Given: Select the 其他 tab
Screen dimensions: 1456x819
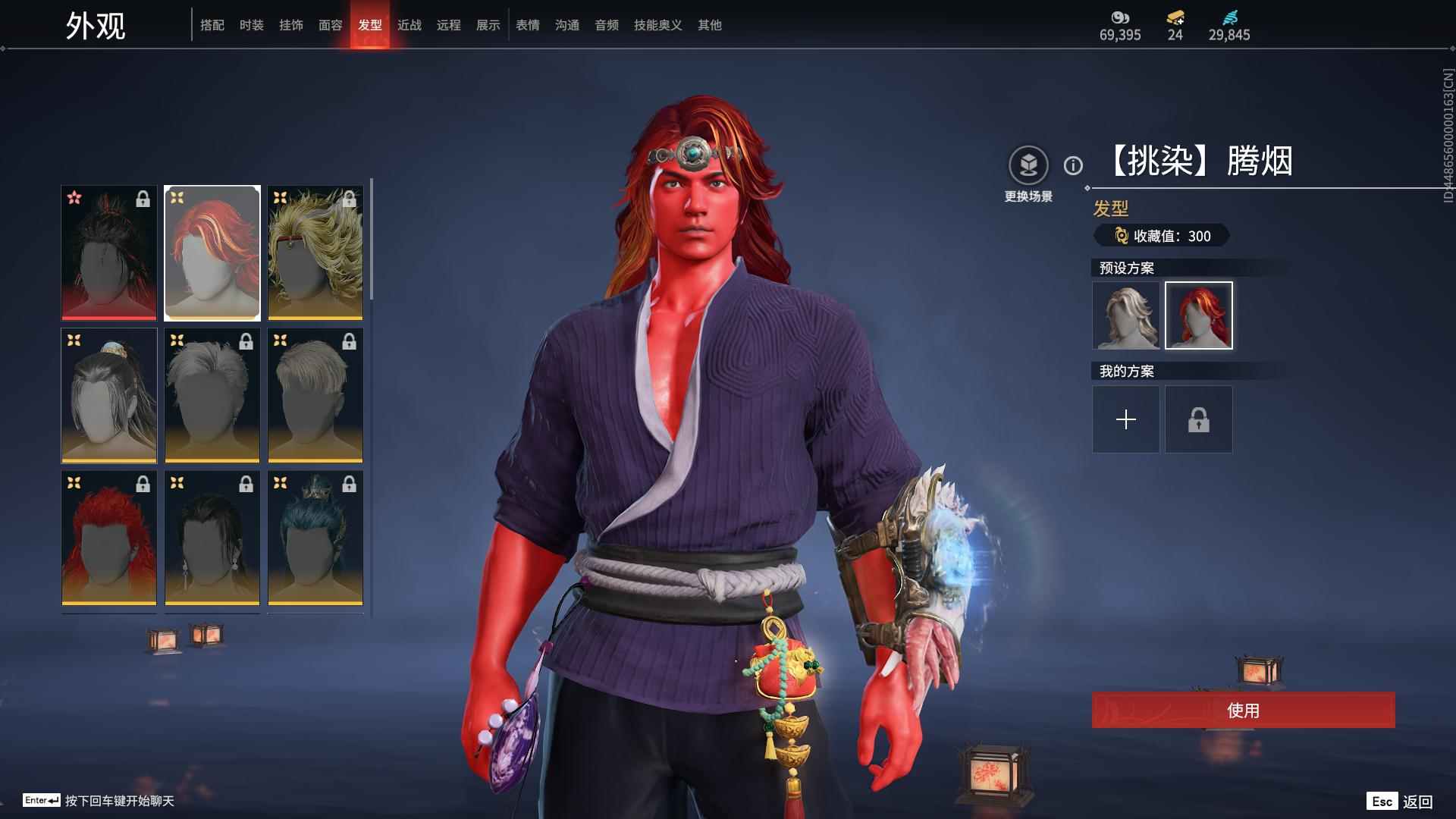Looking at the screenshot, I should (x=709, y=25).
